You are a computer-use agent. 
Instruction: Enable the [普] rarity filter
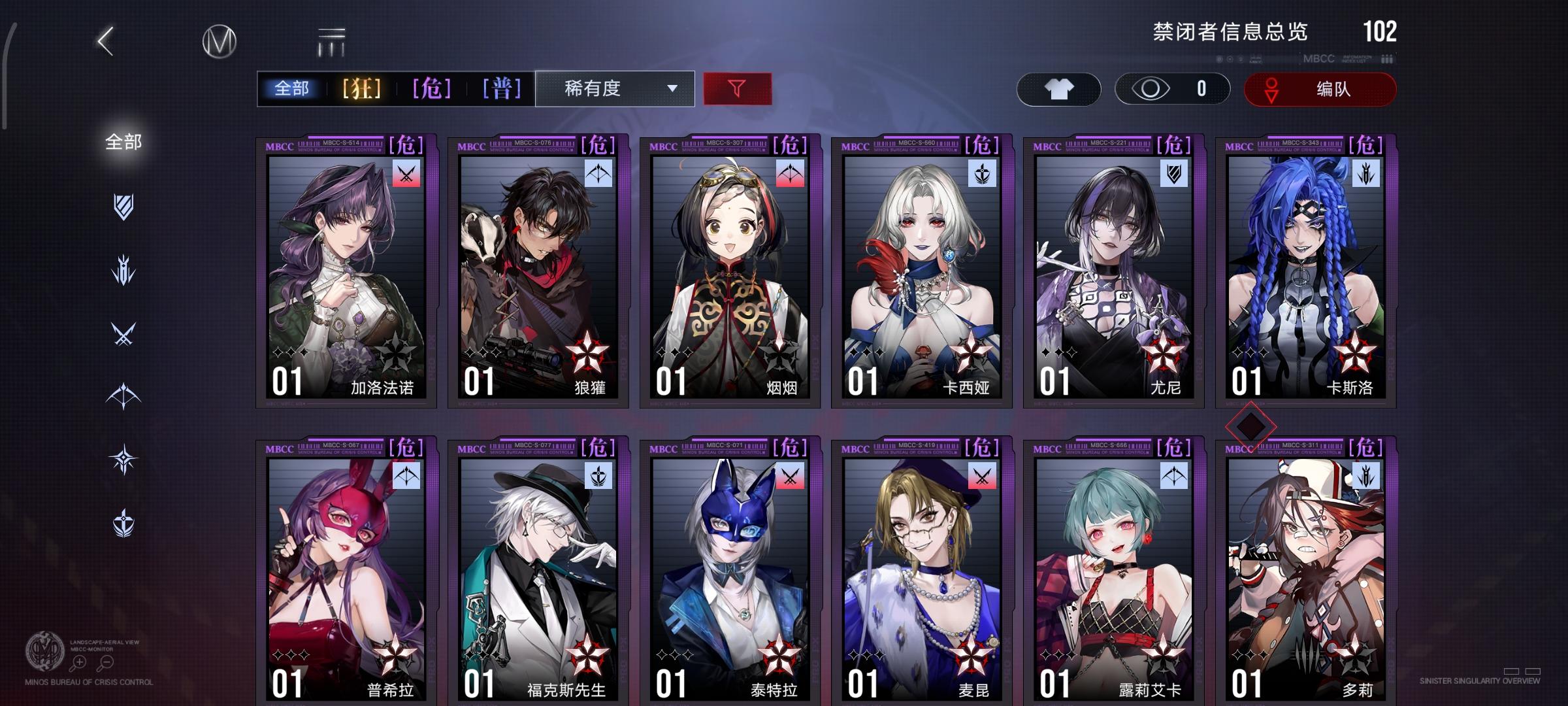[x=501, y=88]
